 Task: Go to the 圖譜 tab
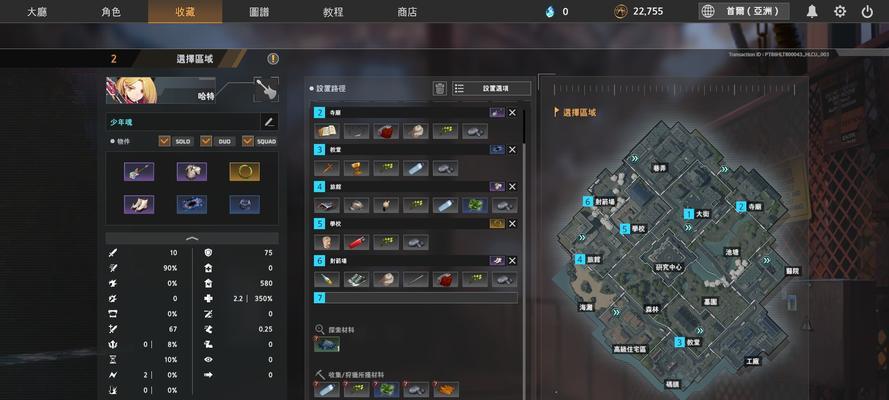point(258,12)
